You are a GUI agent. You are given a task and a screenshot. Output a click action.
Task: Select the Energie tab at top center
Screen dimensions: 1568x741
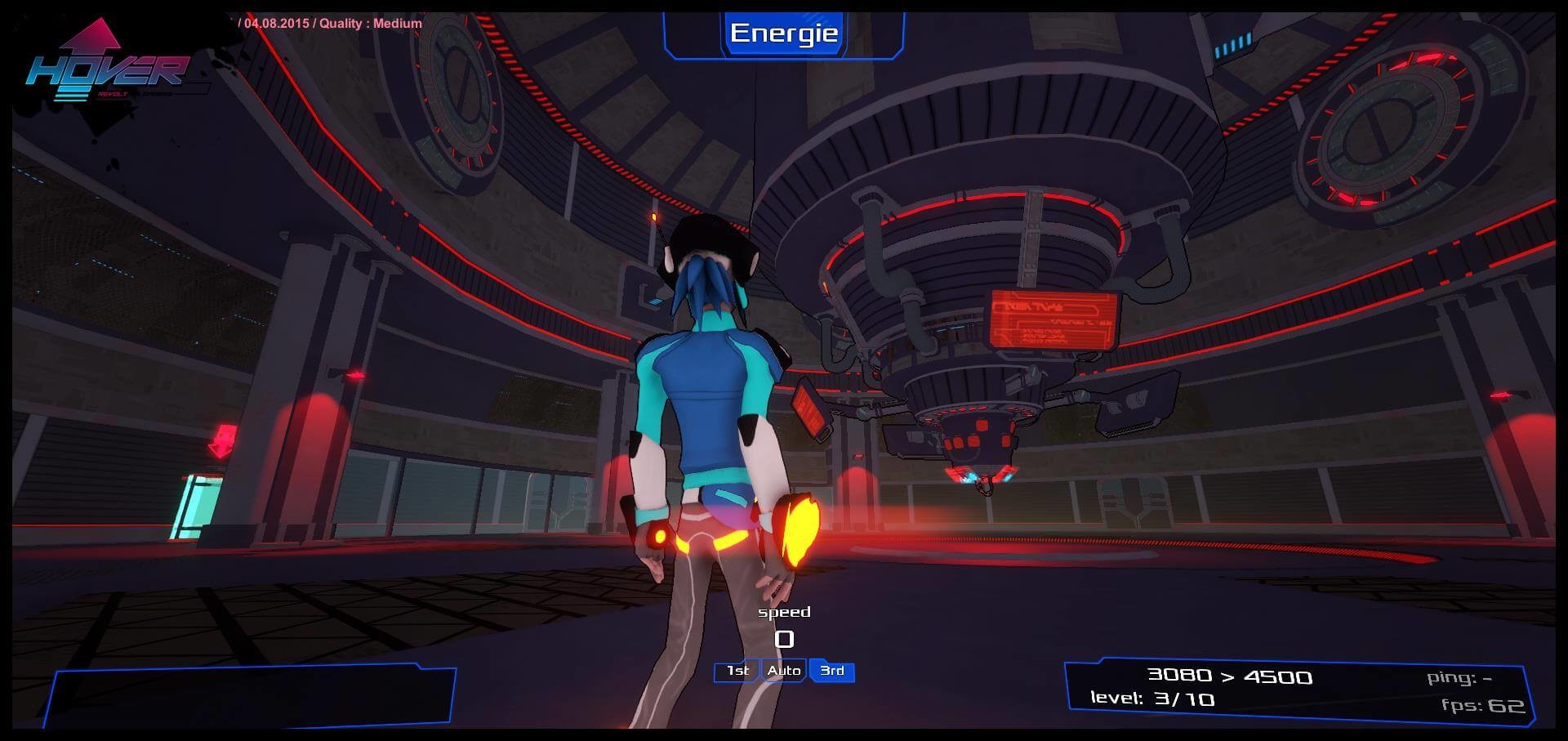(x=784, y=33)
